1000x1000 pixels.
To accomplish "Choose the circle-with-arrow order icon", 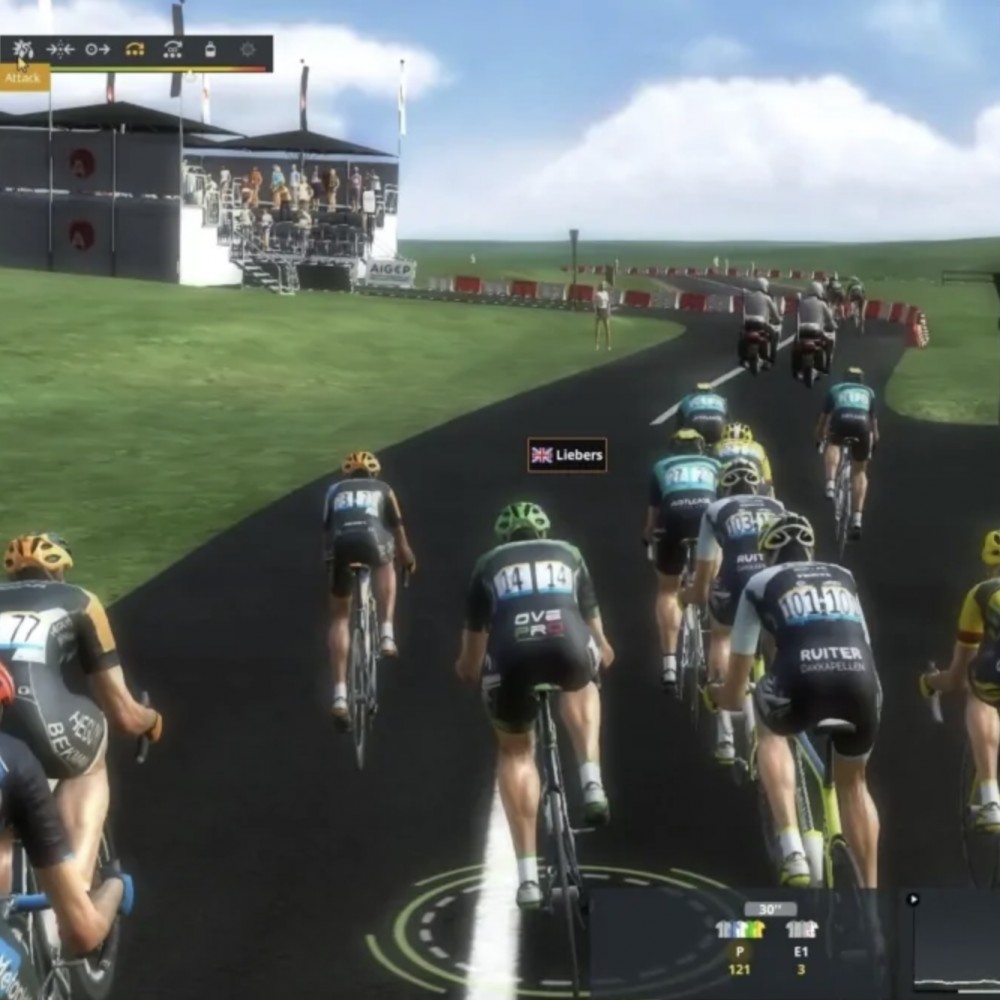I will (97, 49).
